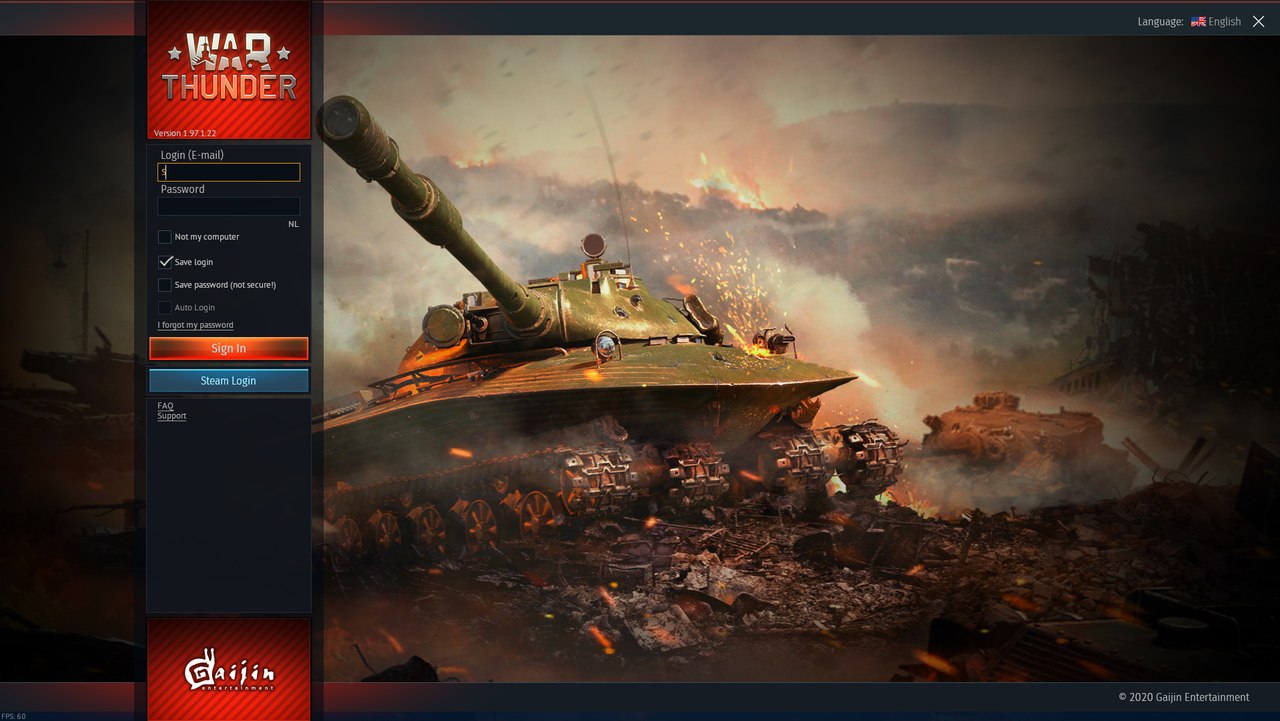Uncheck the Save login checkbox
This screenshot has width=1280, height=721.
click(x=165, y=262)
